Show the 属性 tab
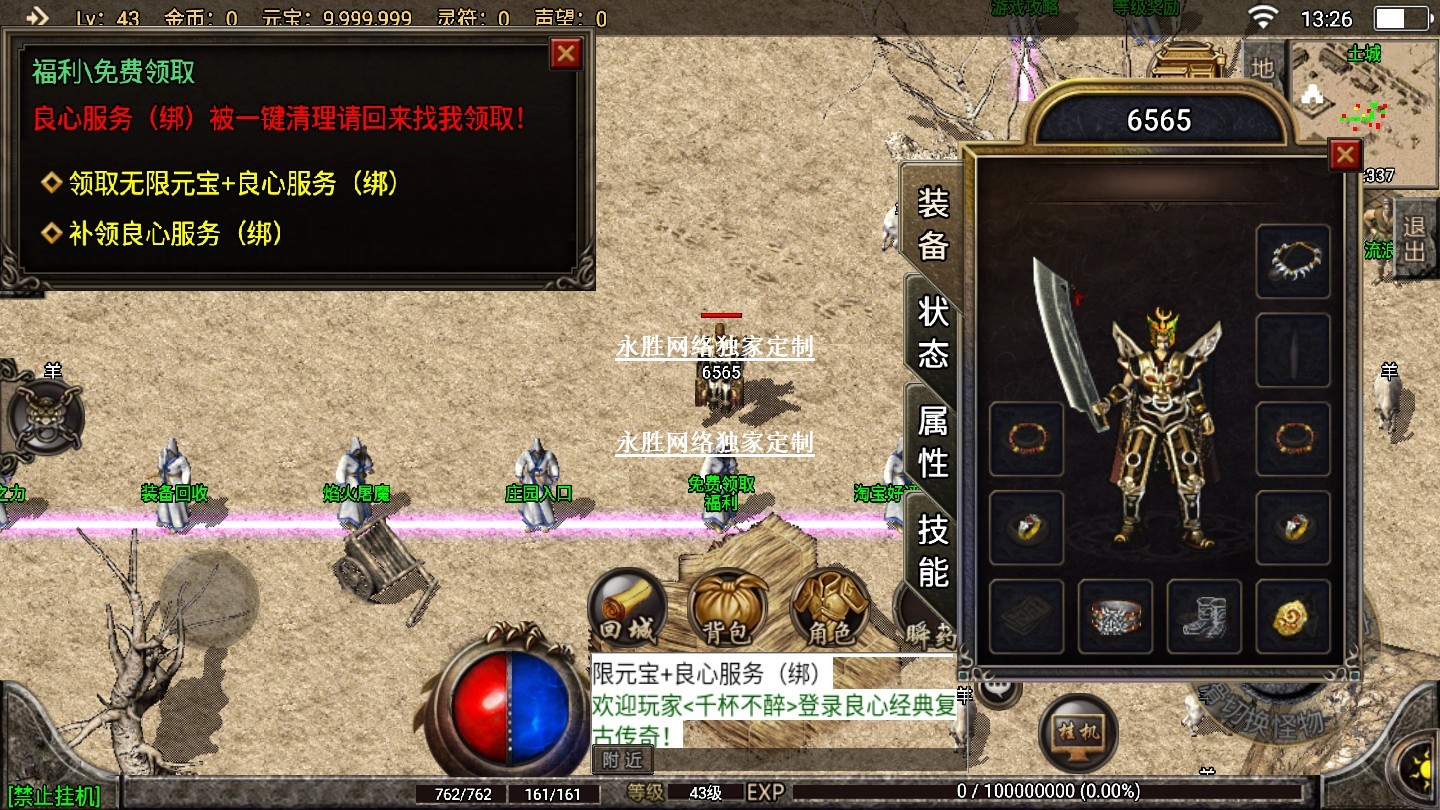The height and width of the screenshot is (810, 1440). (932, 441)
